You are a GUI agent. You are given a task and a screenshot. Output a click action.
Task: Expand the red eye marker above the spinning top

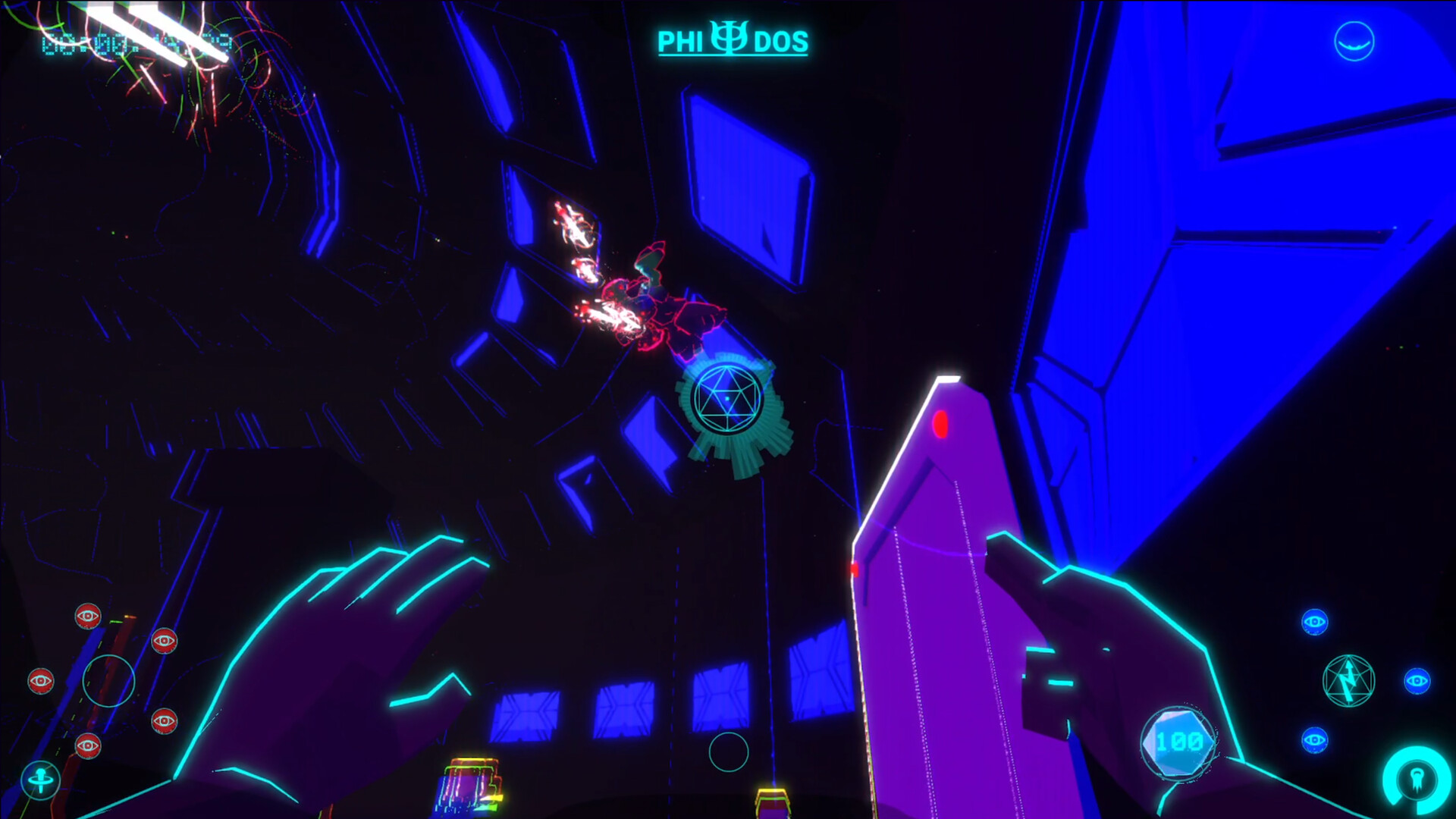tap(88, 745)
